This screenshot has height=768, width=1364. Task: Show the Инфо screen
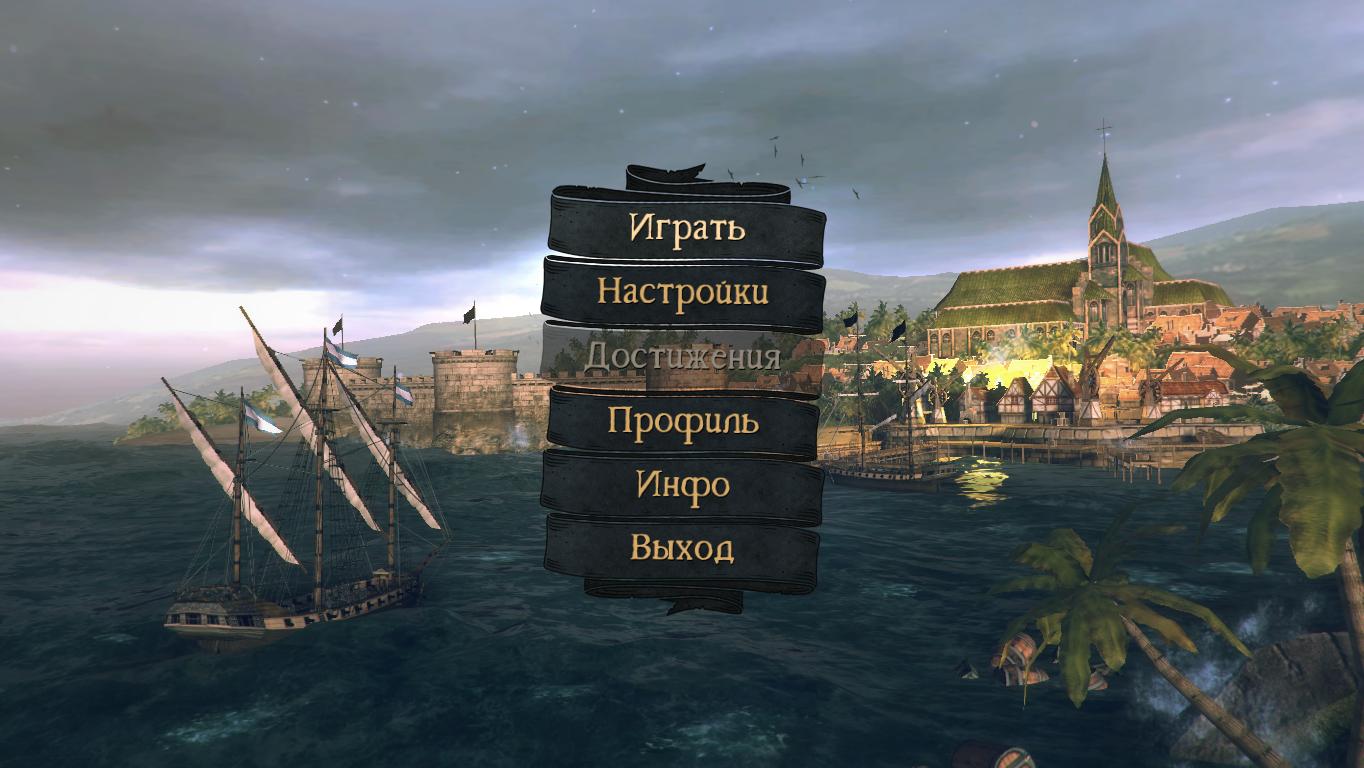(x=683, y=485)
